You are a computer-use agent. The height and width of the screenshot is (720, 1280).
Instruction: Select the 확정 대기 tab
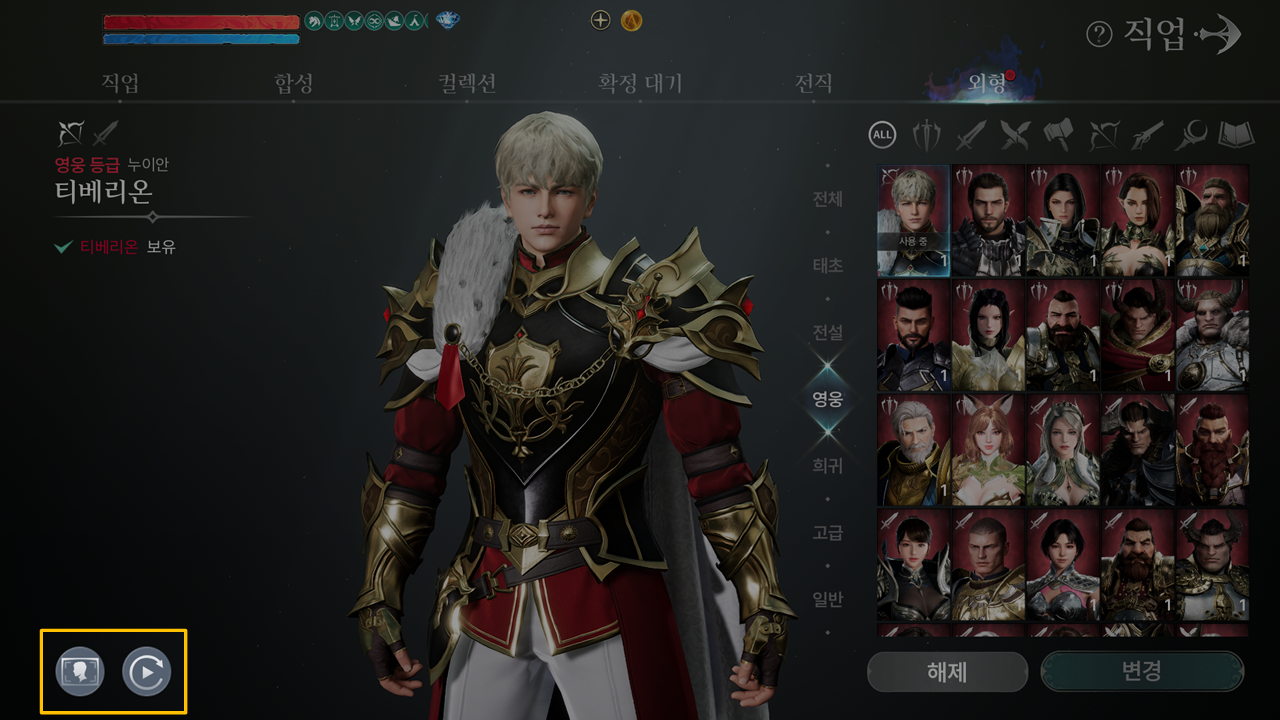click(640, 83)
